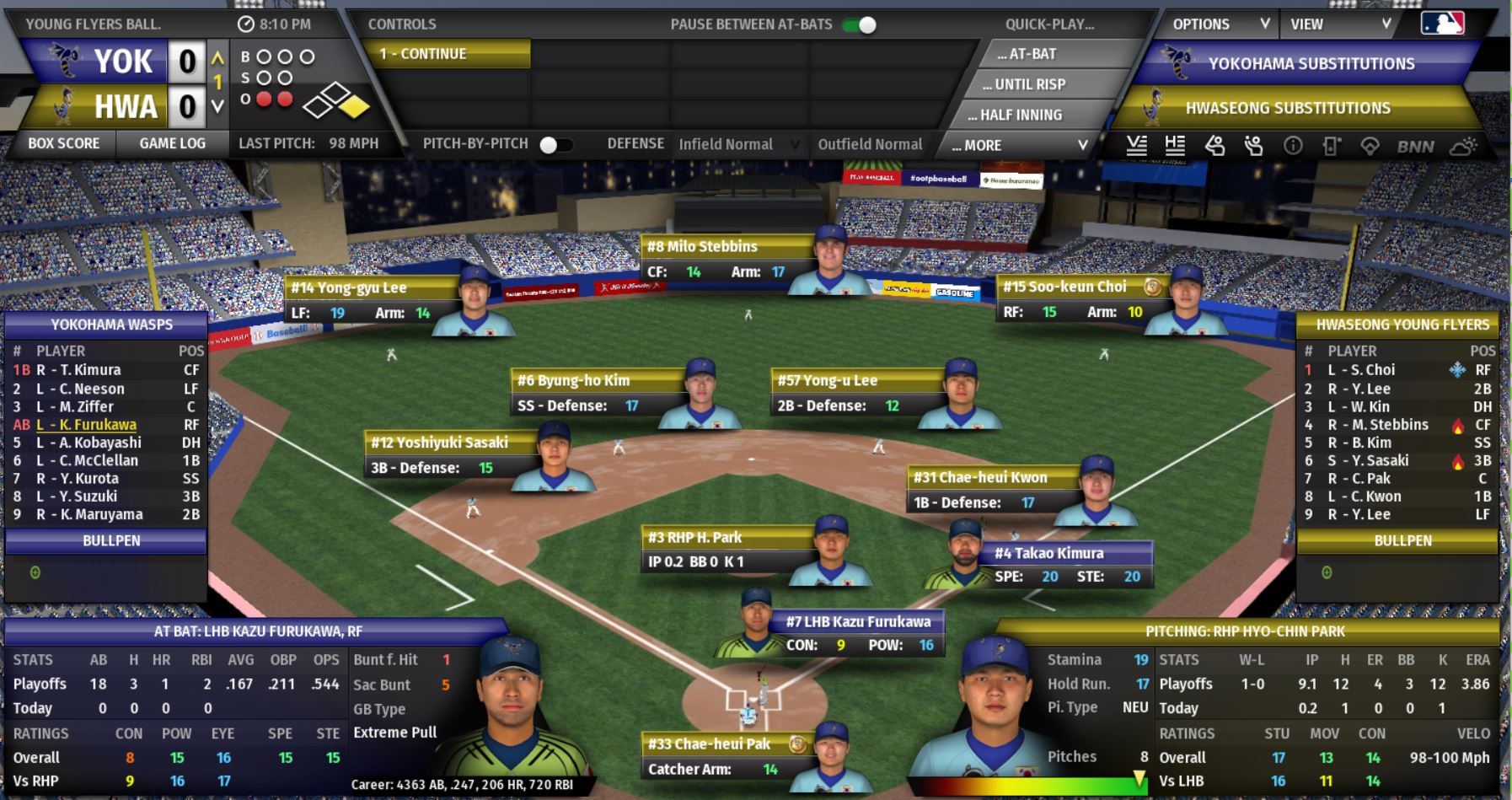Show the Game Log
1512x800 pixels.
(x=172, y=143)
